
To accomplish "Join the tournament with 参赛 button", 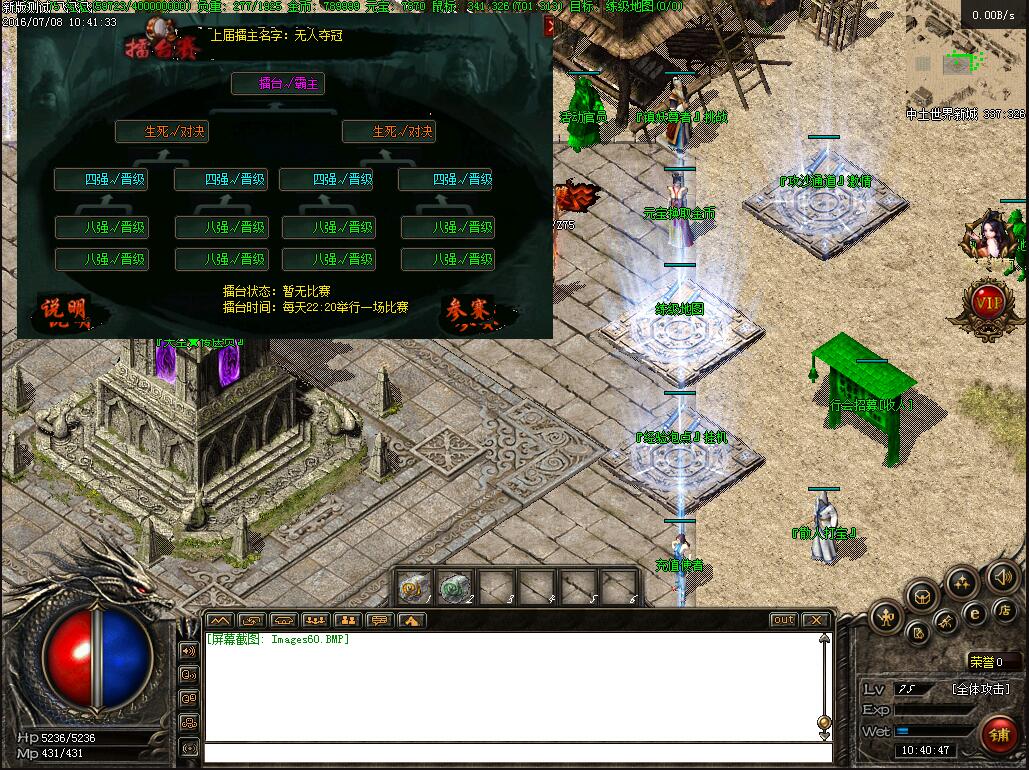I will click(x=468, y=311).
